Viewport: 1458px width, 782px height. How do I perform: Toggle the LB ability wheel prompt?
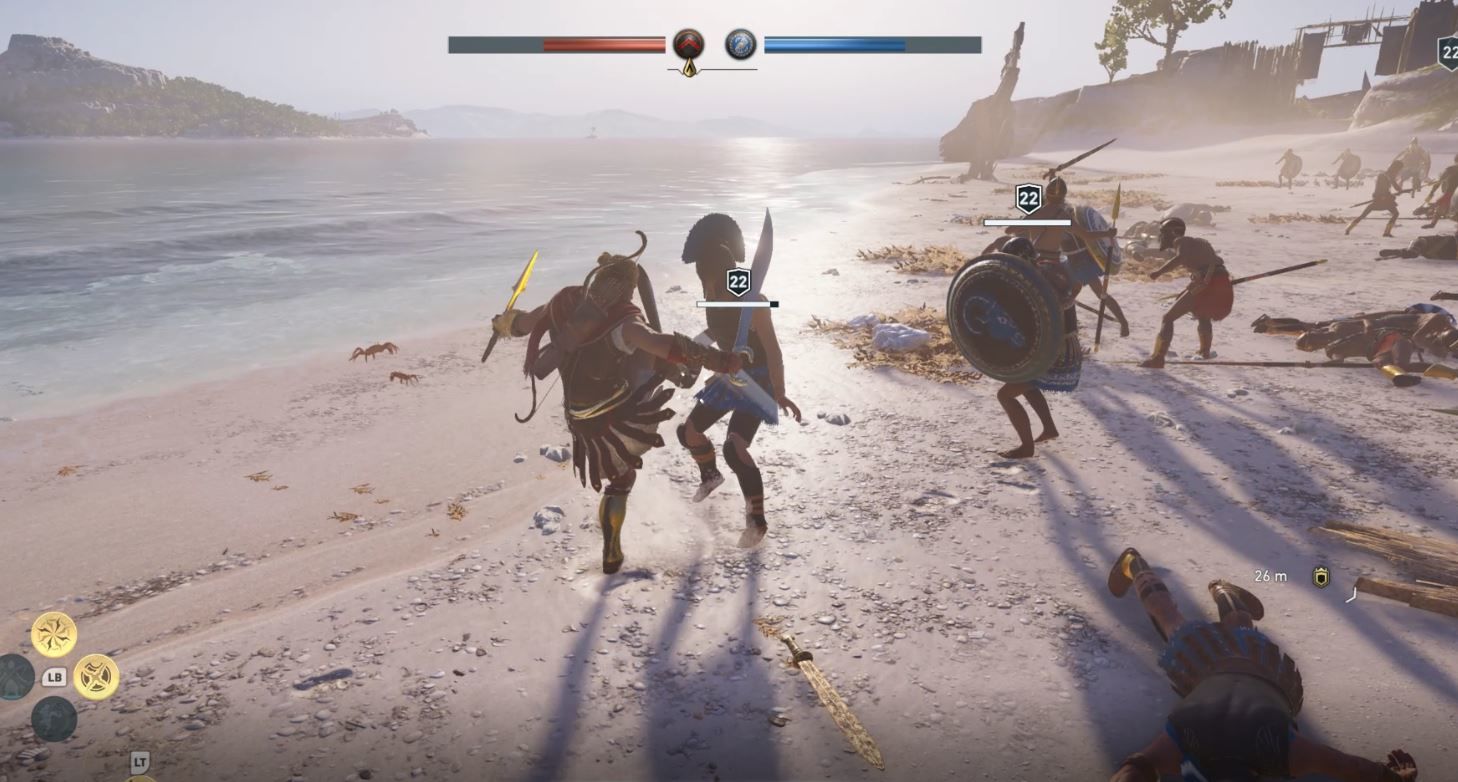pyautogui.click(x=55, y=675)
